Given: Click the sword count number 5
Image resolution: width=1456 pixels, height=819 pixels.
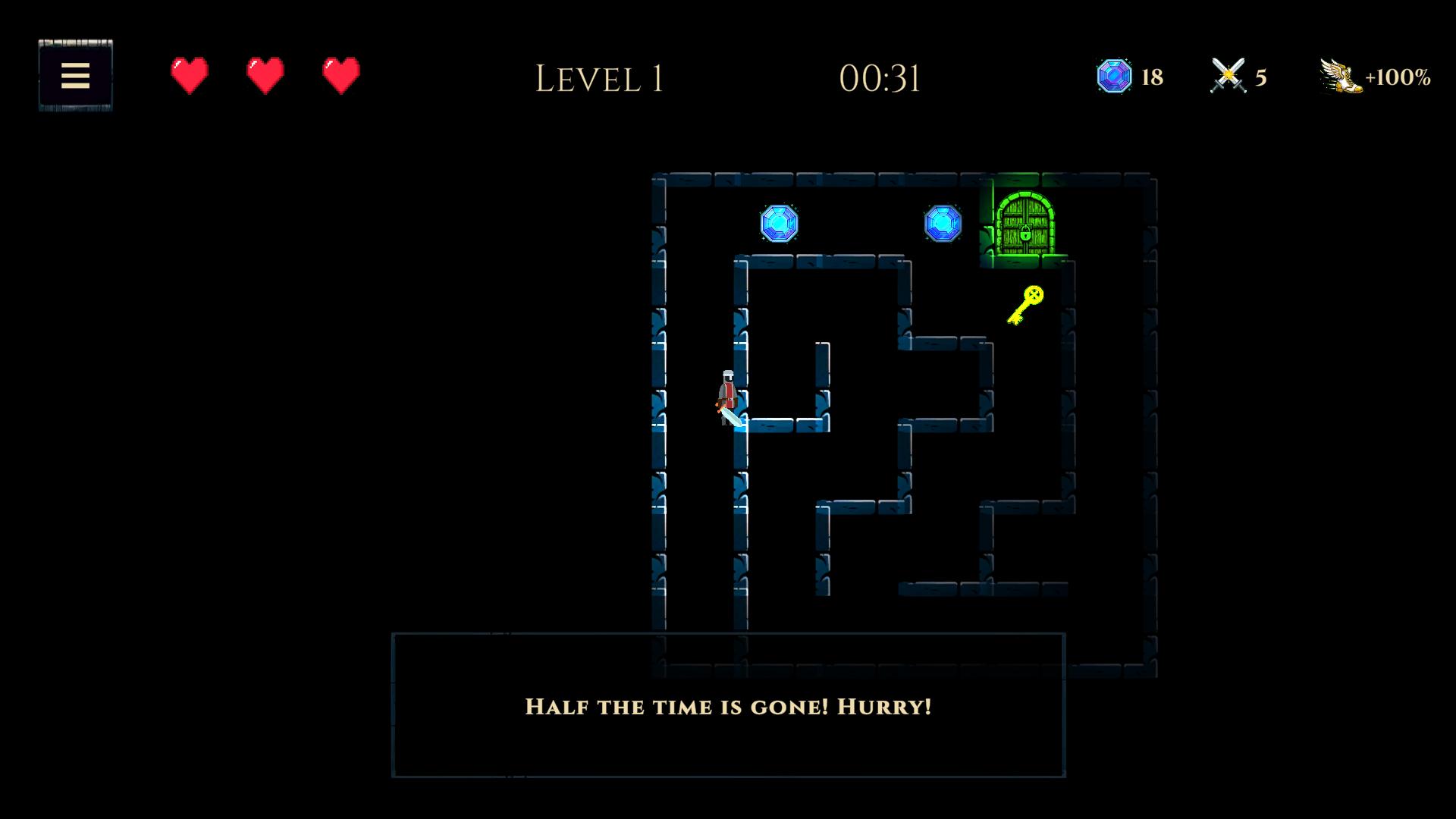Looking at the screenshot, I should click(1260, 75).
